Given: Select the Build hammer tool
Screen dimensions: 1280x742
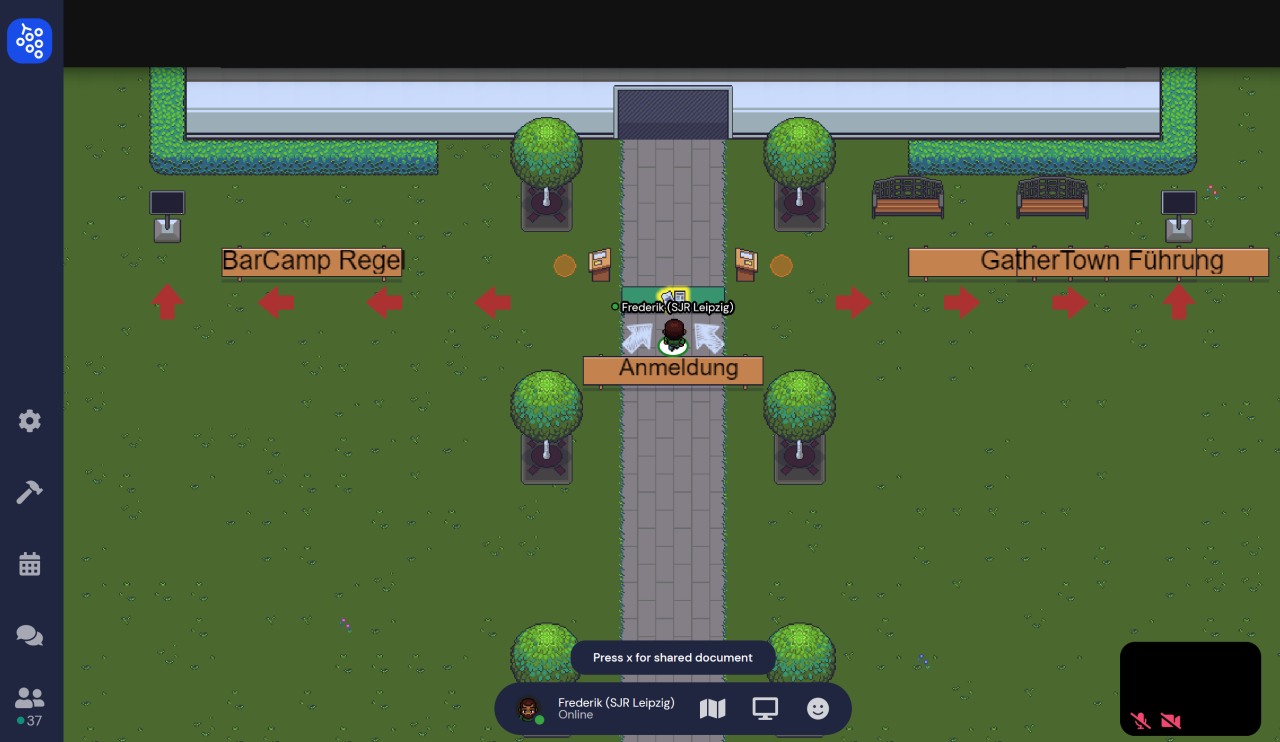Looking at the screenshot, I should [x=29, y=491].
